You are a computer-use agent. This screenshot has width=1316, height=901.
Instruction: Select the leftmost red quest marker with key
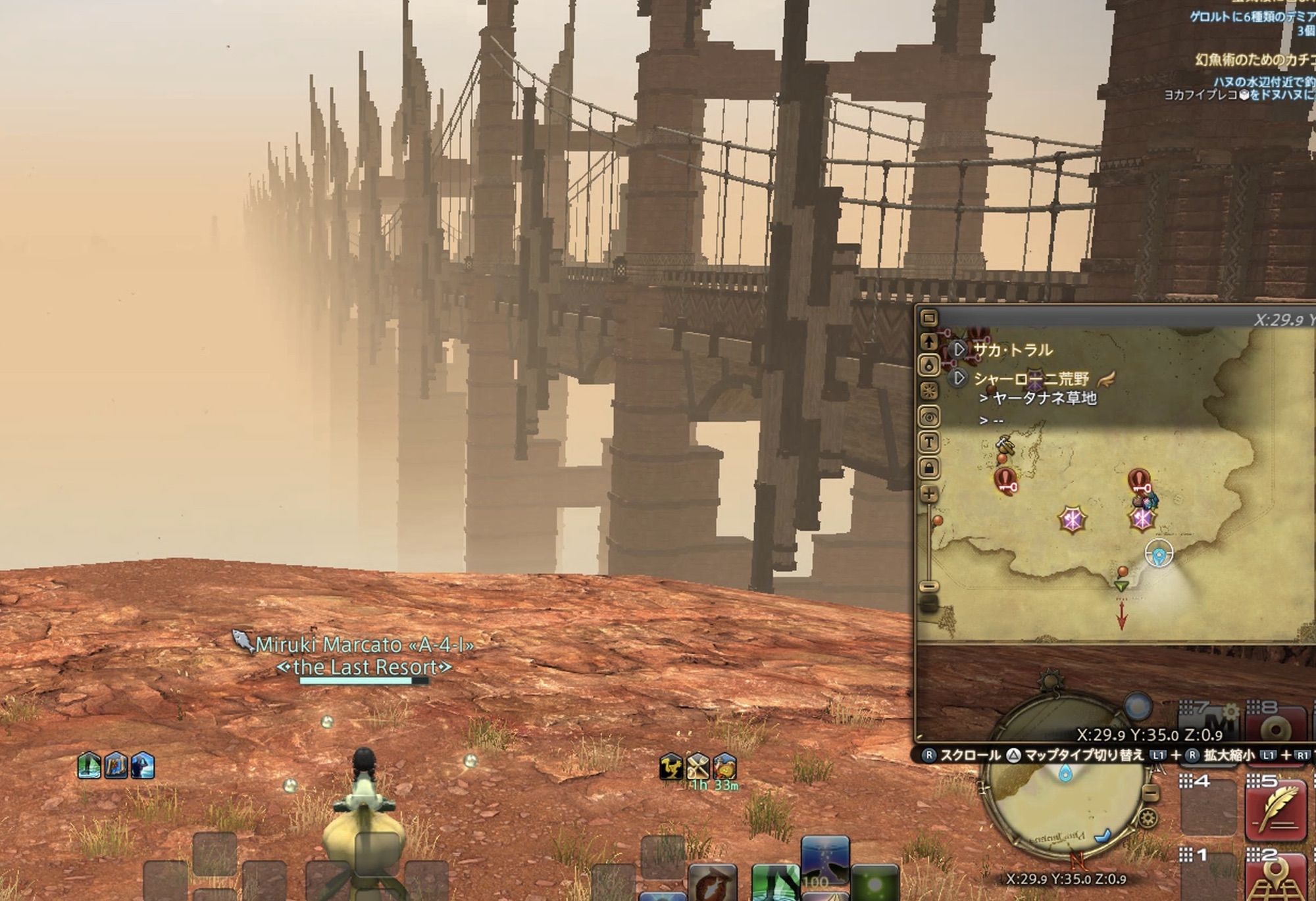[x=1005, y=481]
